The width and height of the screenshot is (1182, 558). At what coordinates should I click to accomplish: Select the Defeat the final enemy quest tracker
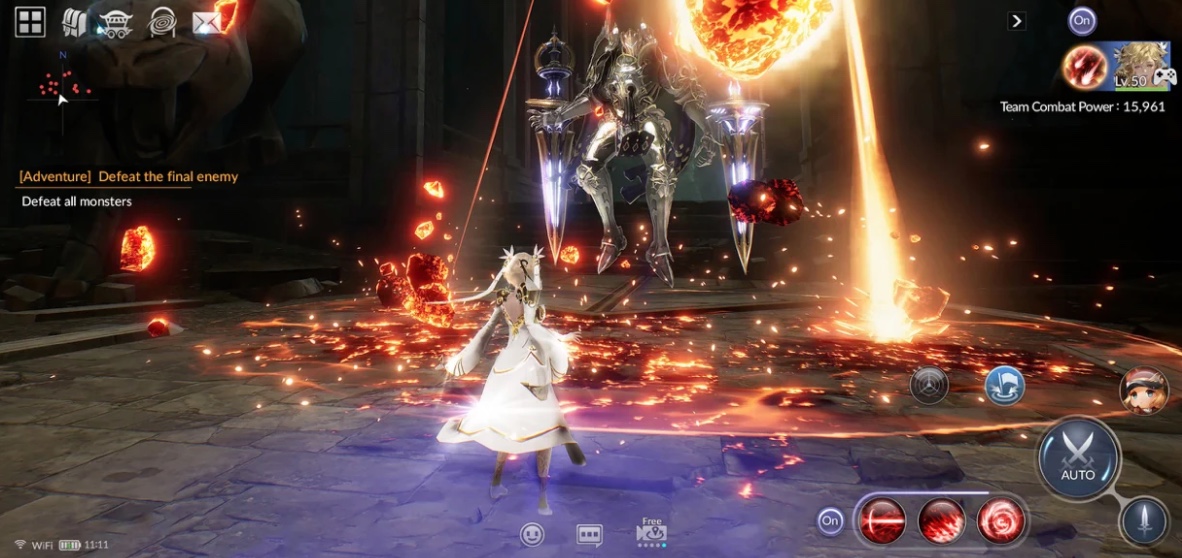coord(129,177)
